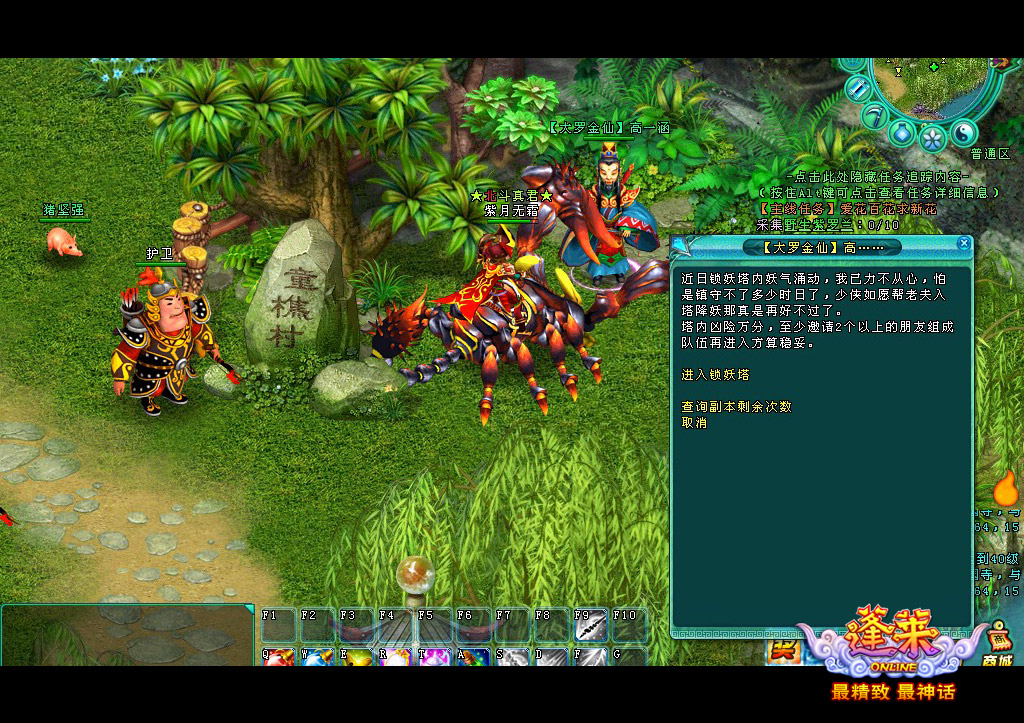Choose 取消 to cancel the dialogue
The width and height of the screenshot is (1024, 723).
pyautogui.click(x=694, y=422)
